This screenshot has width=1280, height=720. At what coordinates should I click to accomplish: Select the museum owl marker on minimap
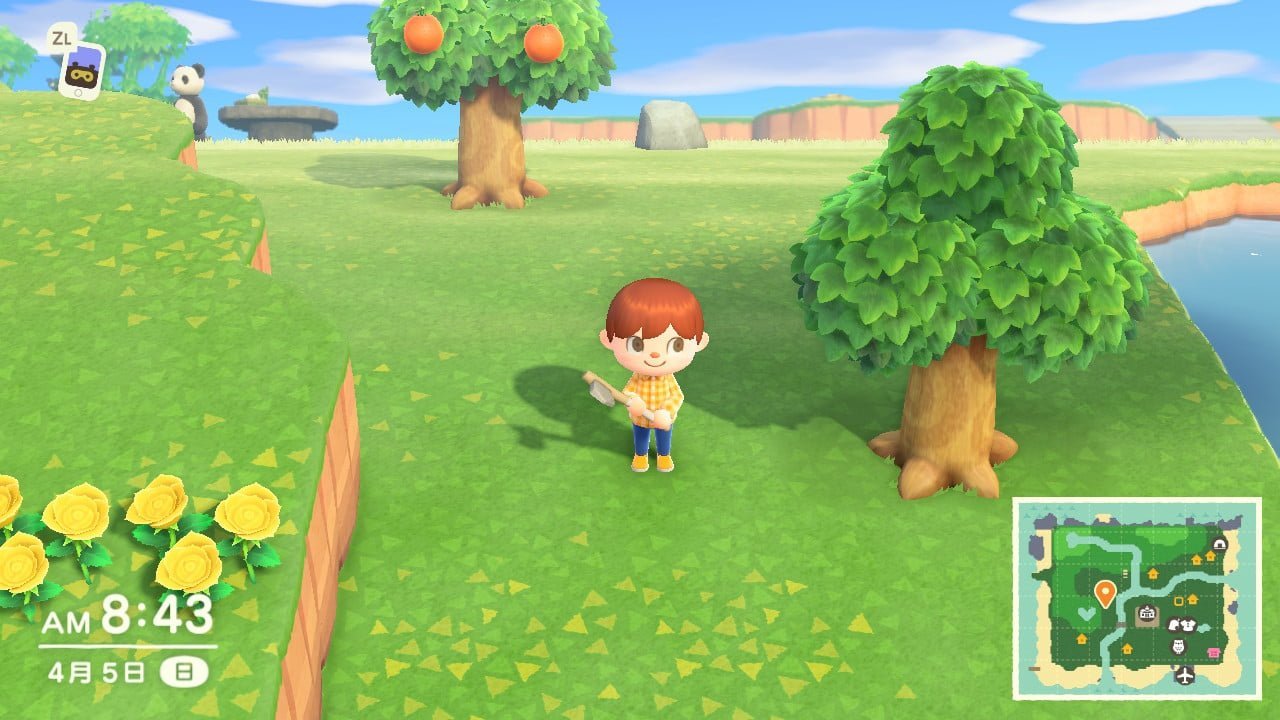click(1177, 647)
